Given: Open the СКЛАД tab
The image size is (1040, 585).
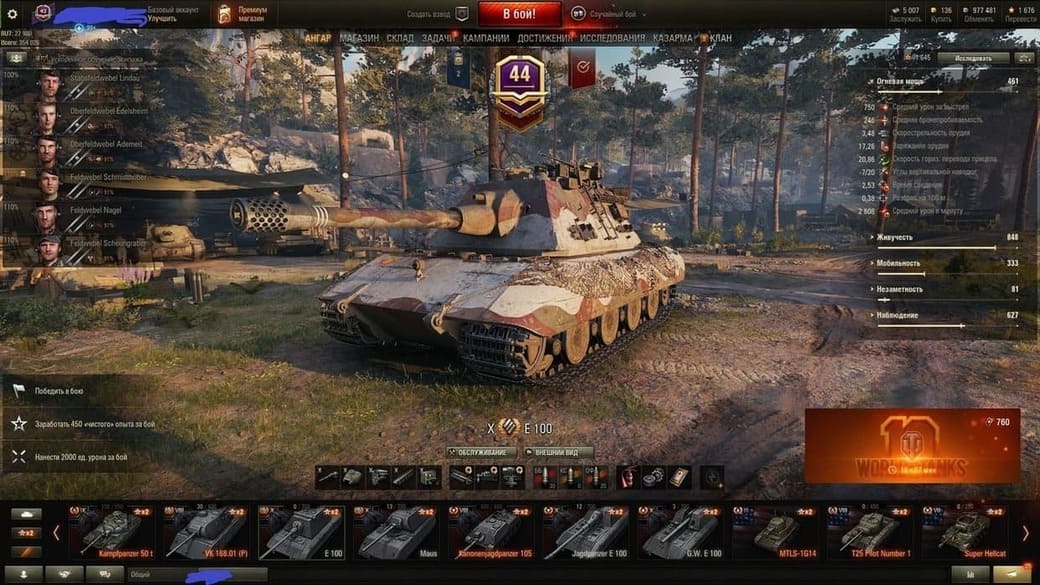Looking at the screenshot, I should click(400, 38).
